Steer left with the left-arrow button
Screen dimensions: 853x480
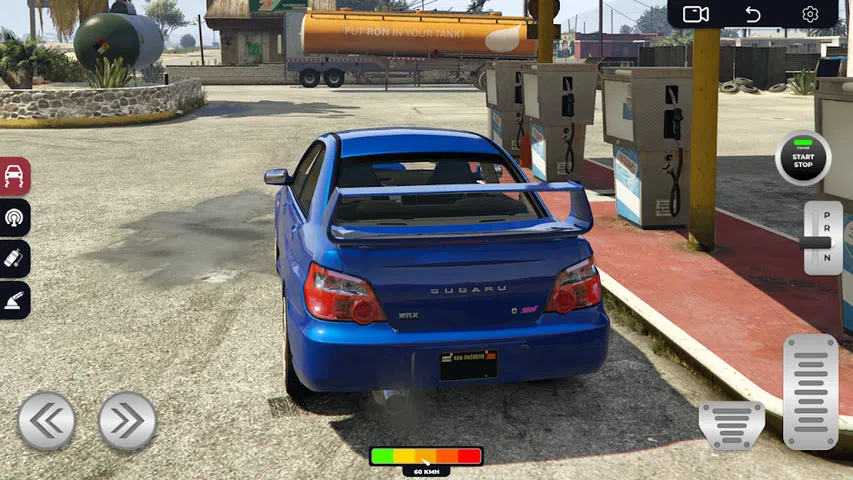[46, 421]
